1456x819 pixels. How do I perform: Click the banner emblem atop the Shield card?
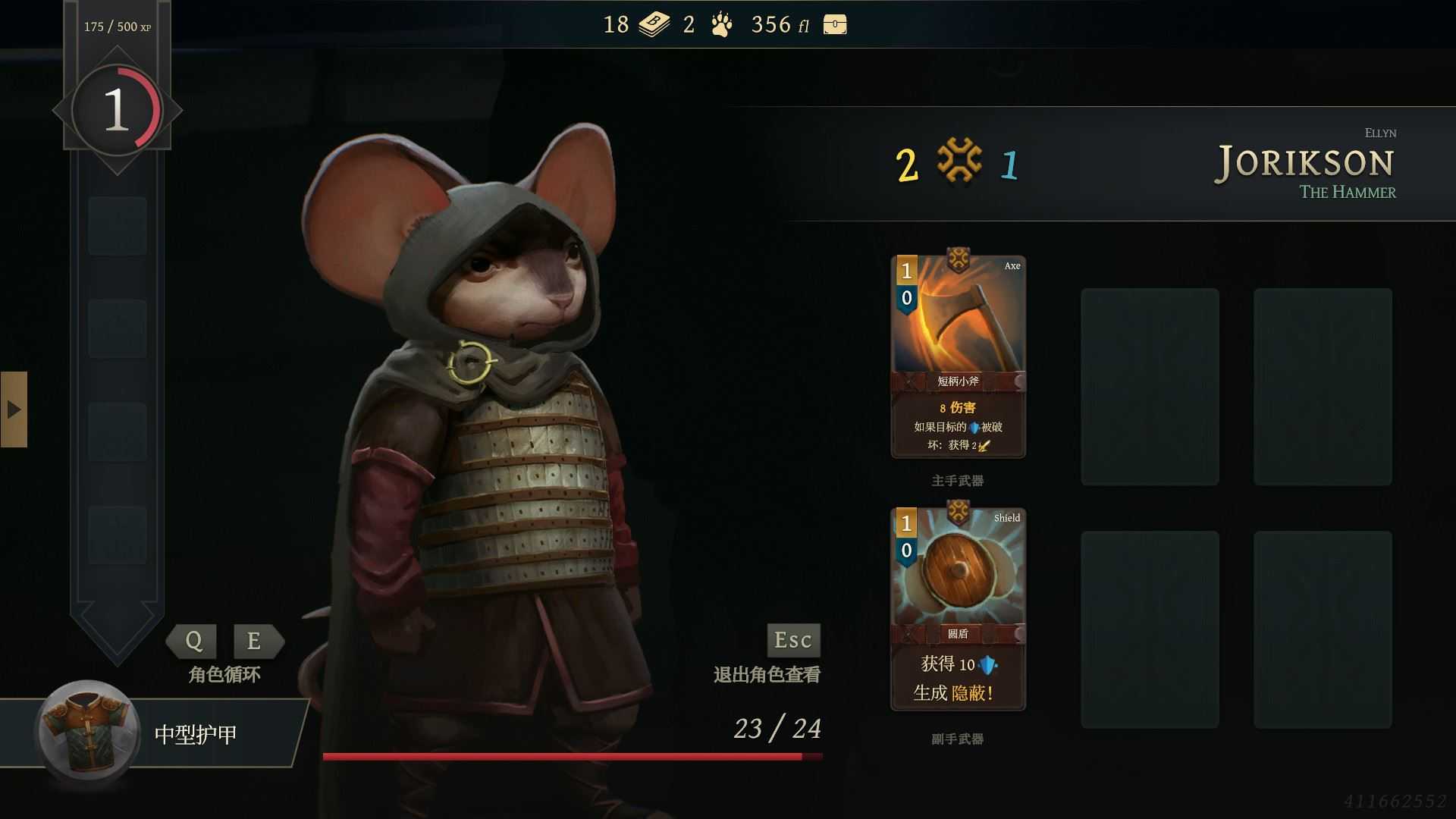(x=958, y=510)
